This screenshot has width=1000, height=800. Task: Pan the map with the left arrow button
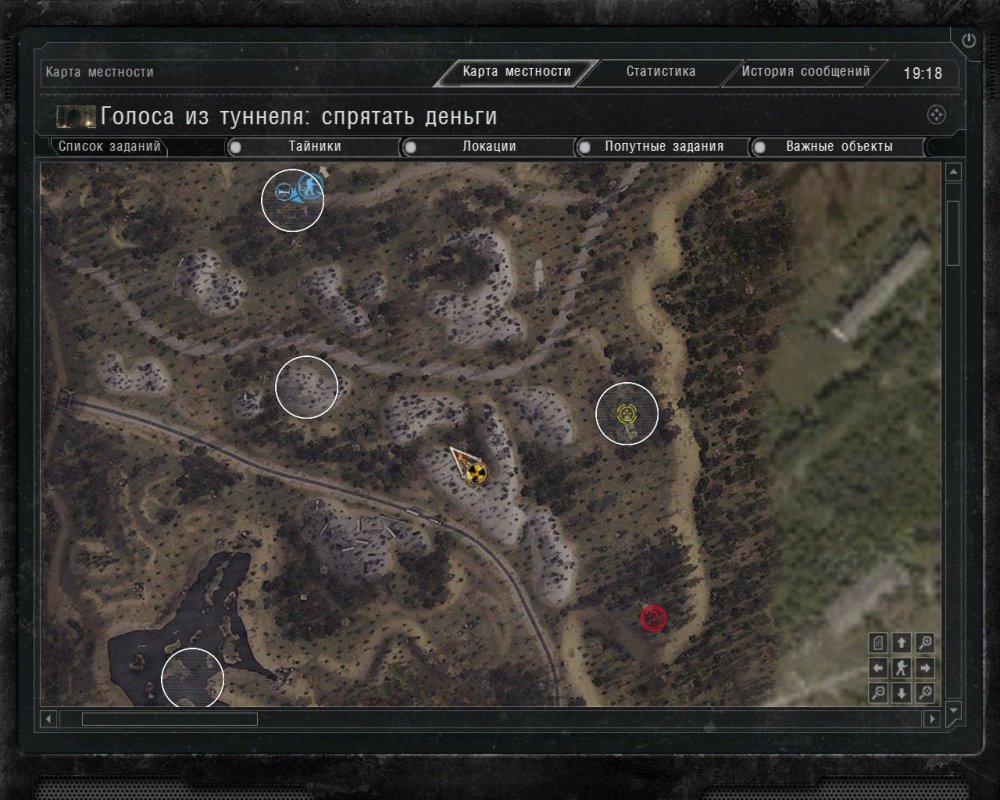pyautogui.click(x=878, y=668)
